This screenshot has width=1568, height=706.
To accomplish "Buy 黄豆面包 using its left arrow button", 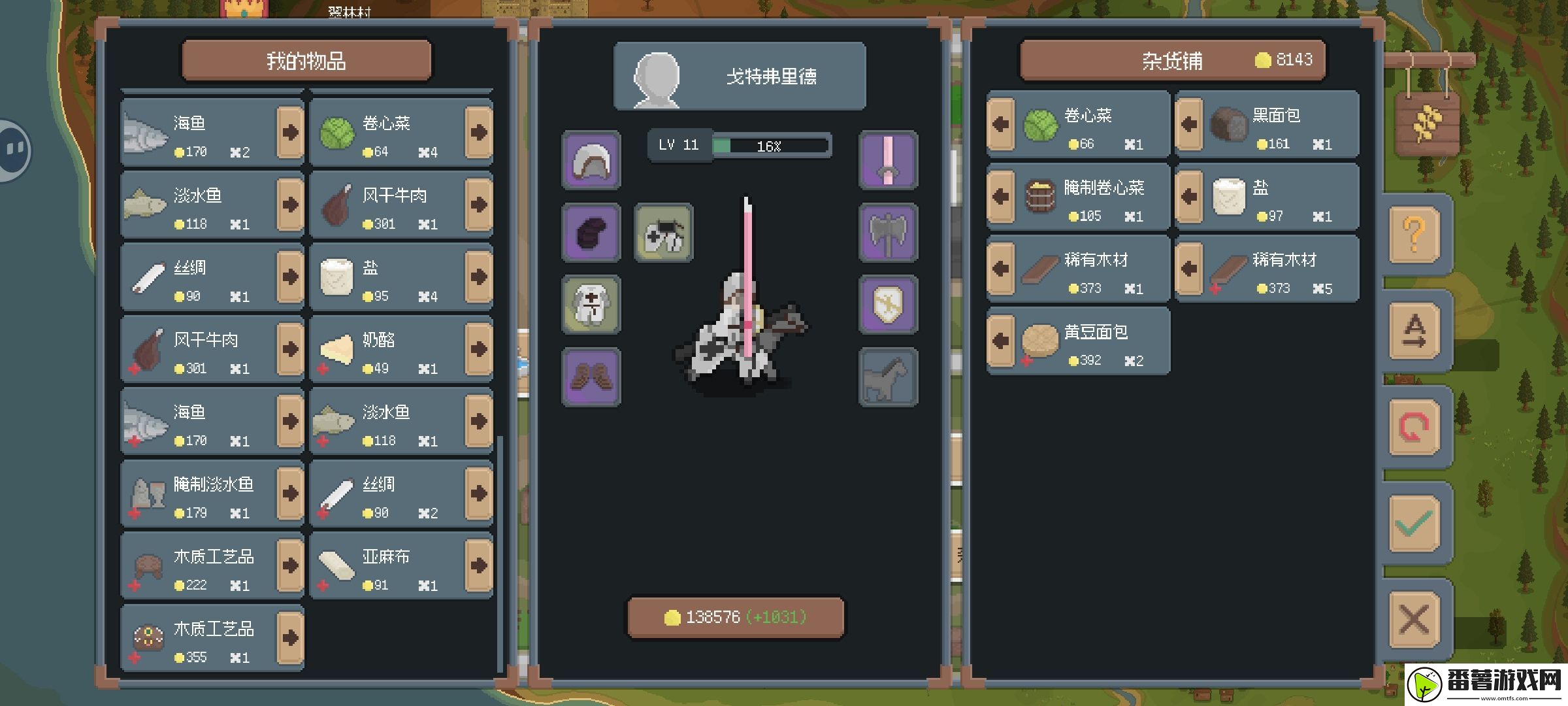I will click(1000, 341).
